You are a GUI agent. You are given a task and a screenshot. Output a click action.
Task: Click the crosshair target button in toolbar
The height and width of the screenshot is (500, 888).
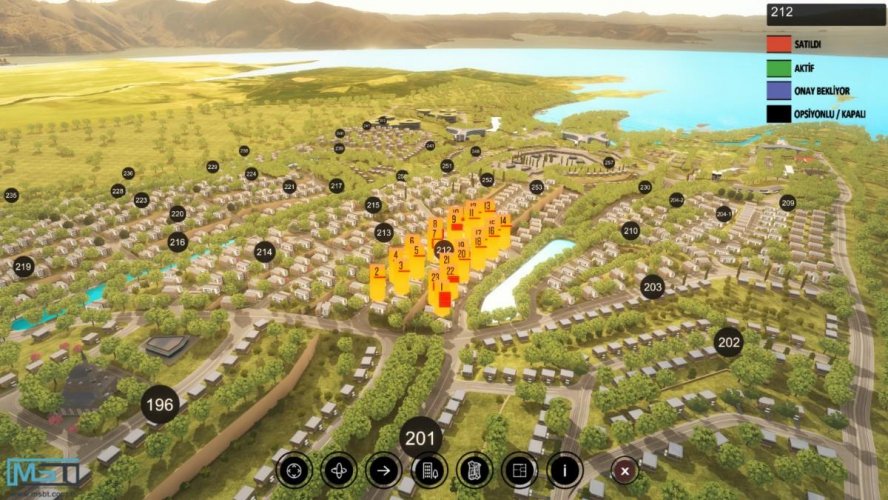tap(294, 468)
